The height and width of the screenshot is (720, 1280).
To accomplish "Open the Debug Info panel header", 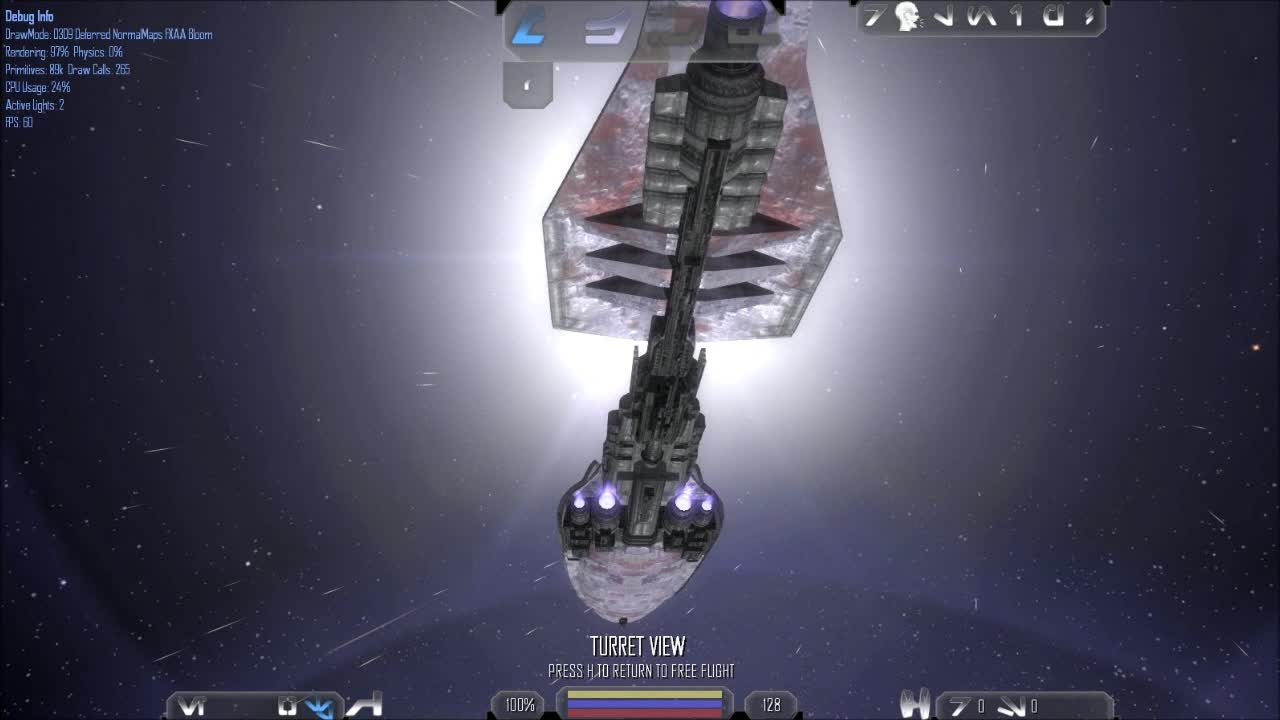I will [27, 16].
